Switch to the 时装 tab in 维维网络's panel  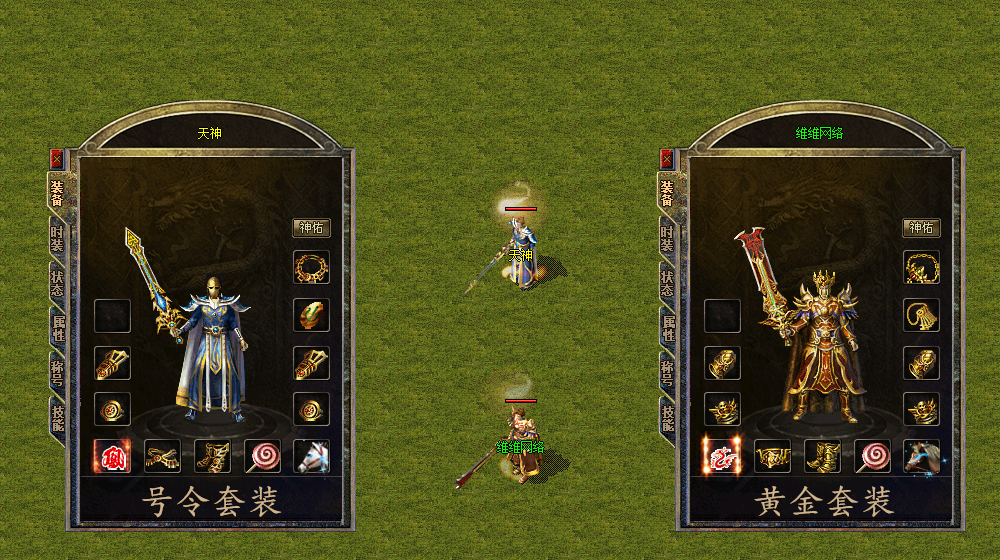[x=667, y=236]
